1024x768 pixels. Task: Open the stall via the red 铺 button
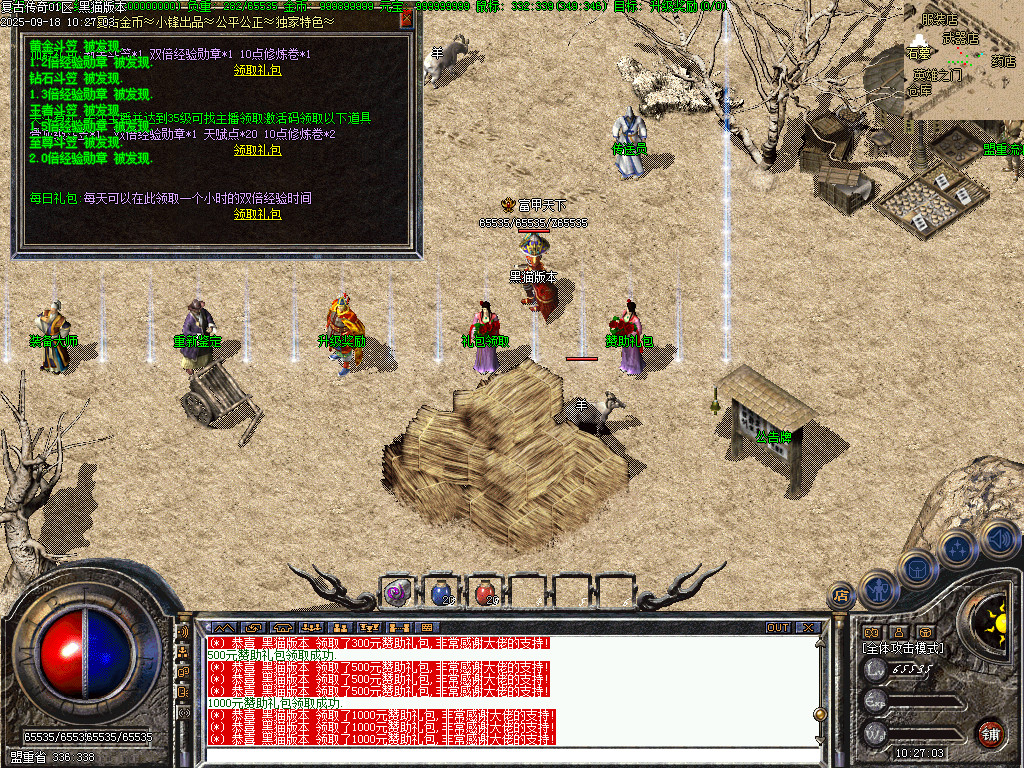coord(990,733)
